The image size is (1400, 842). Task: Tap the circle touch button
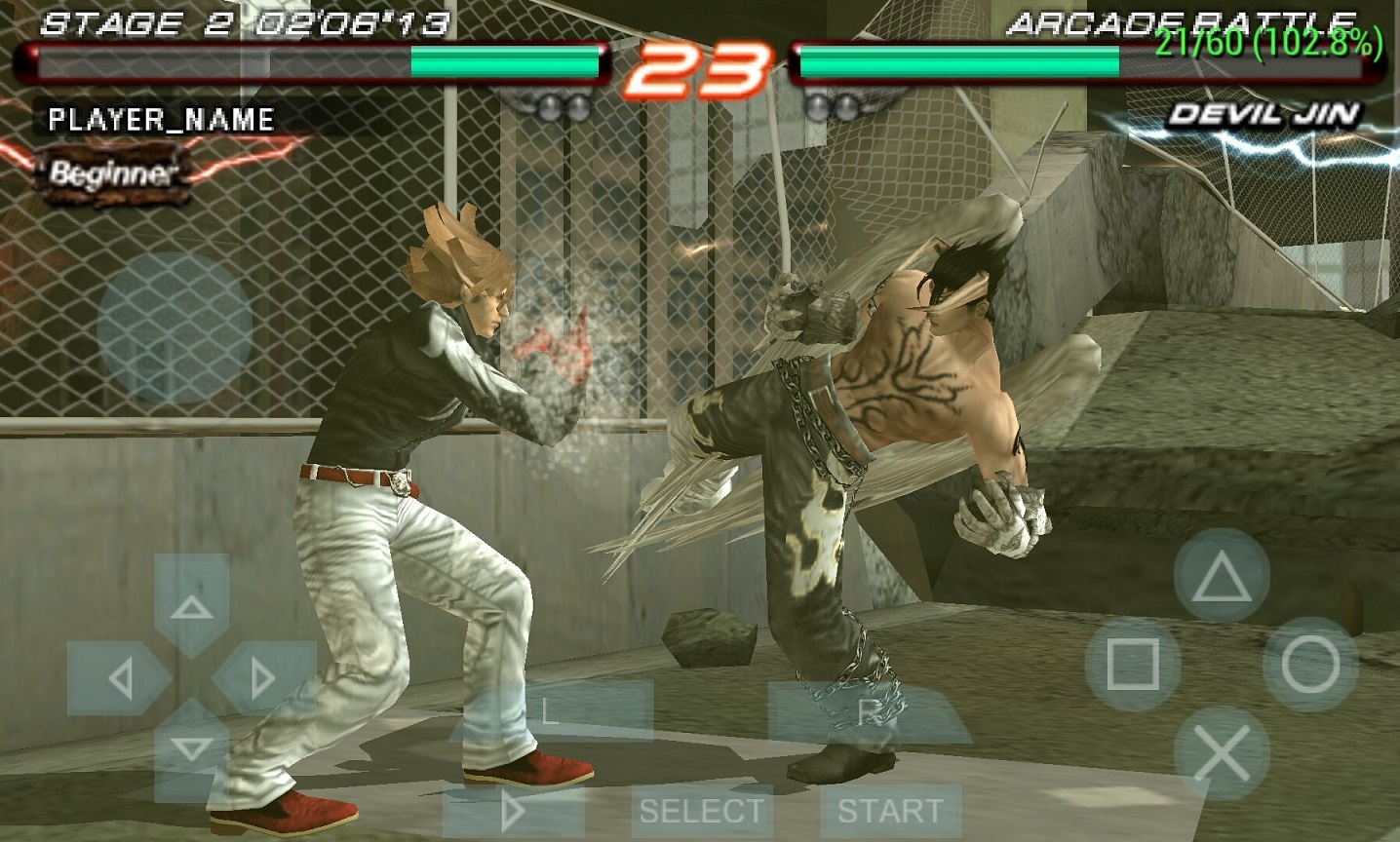pyautogui.click(x=1309, y=665)
